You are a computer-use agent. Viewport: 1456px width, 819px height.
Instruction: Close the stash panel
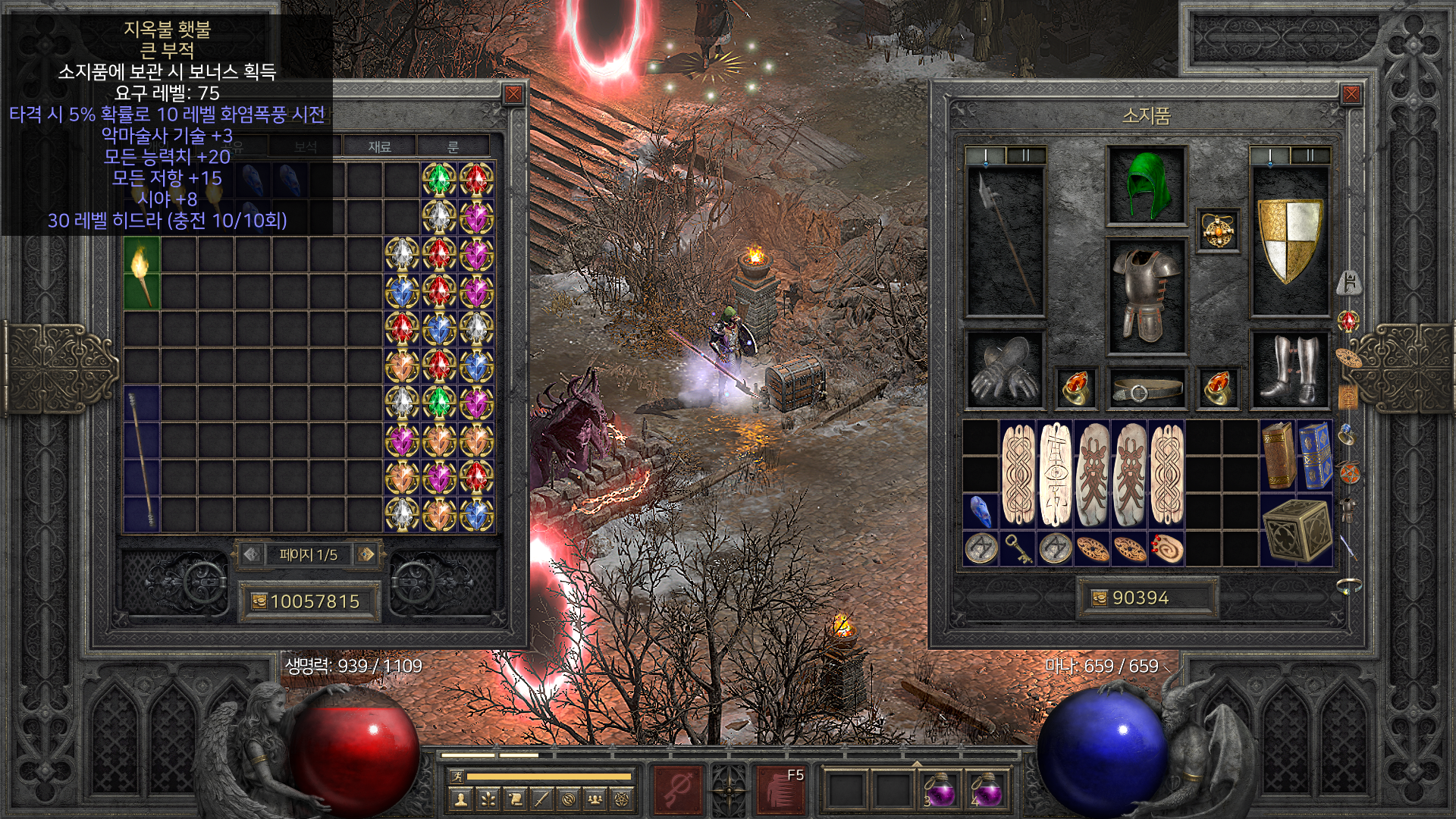[513, 94]
